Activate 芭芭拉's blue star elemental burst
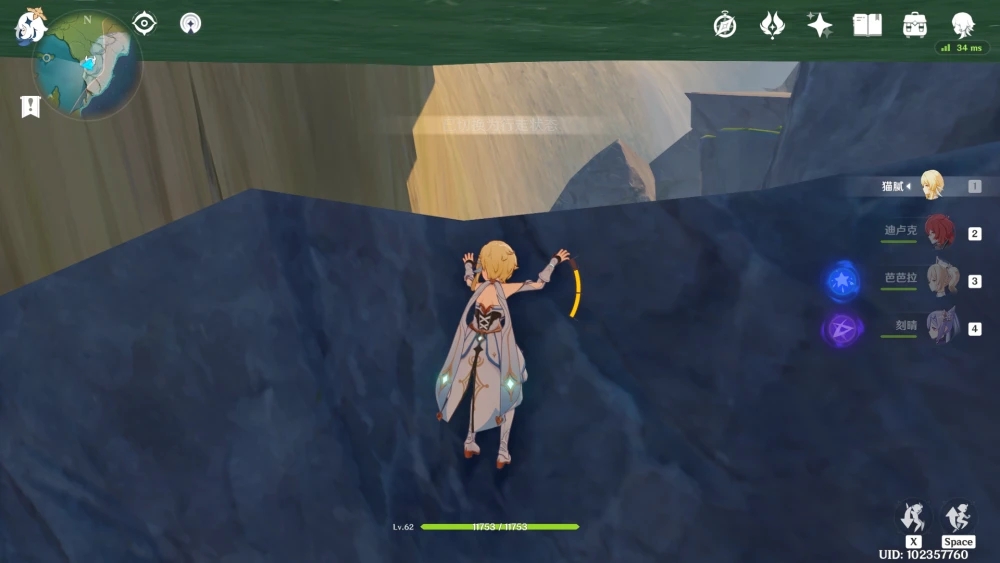Screen dimensions: 1000x563 click(841, 281)
